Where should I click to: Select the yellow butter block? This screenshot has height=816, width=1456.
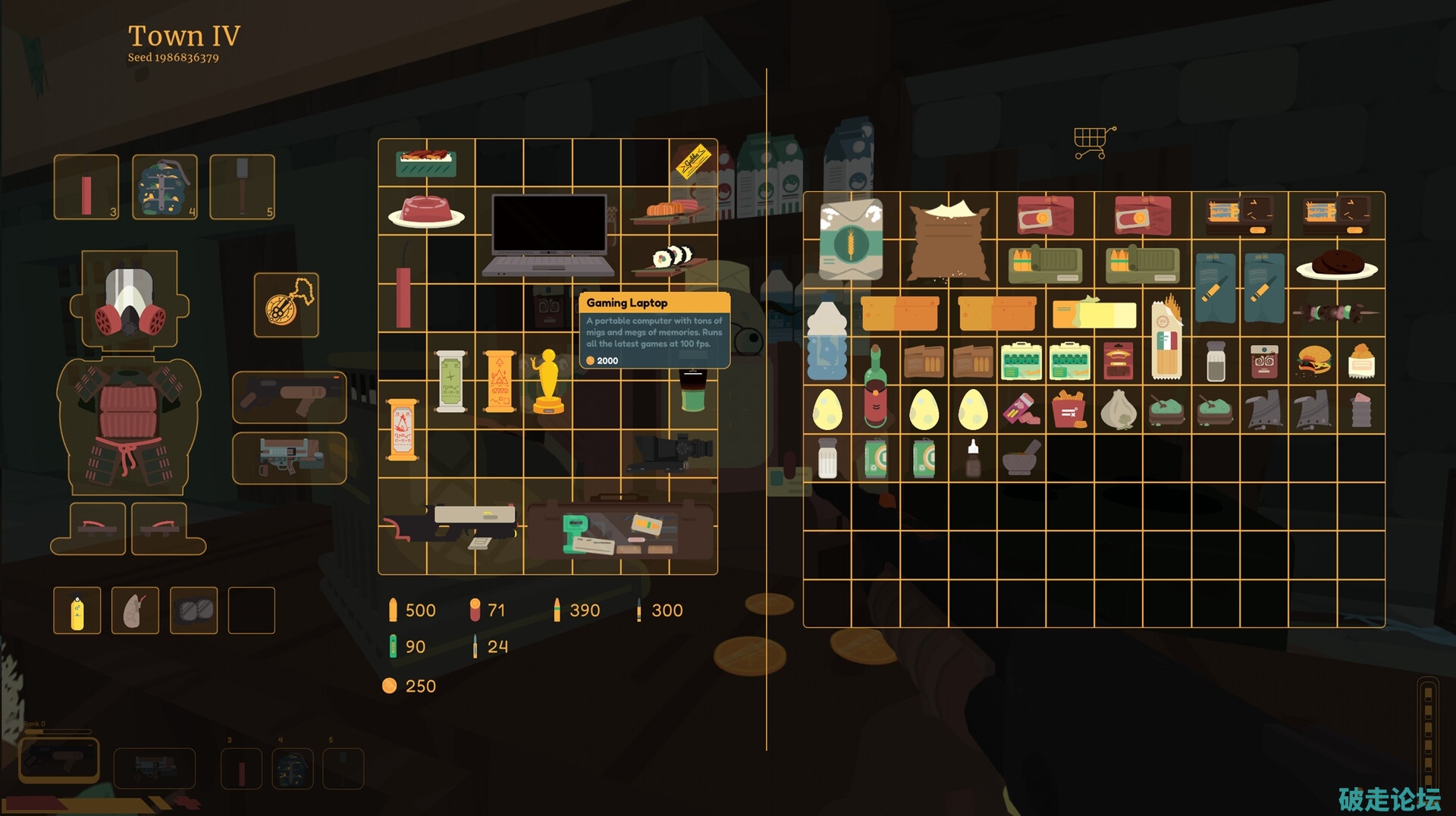pos(1094,312)
